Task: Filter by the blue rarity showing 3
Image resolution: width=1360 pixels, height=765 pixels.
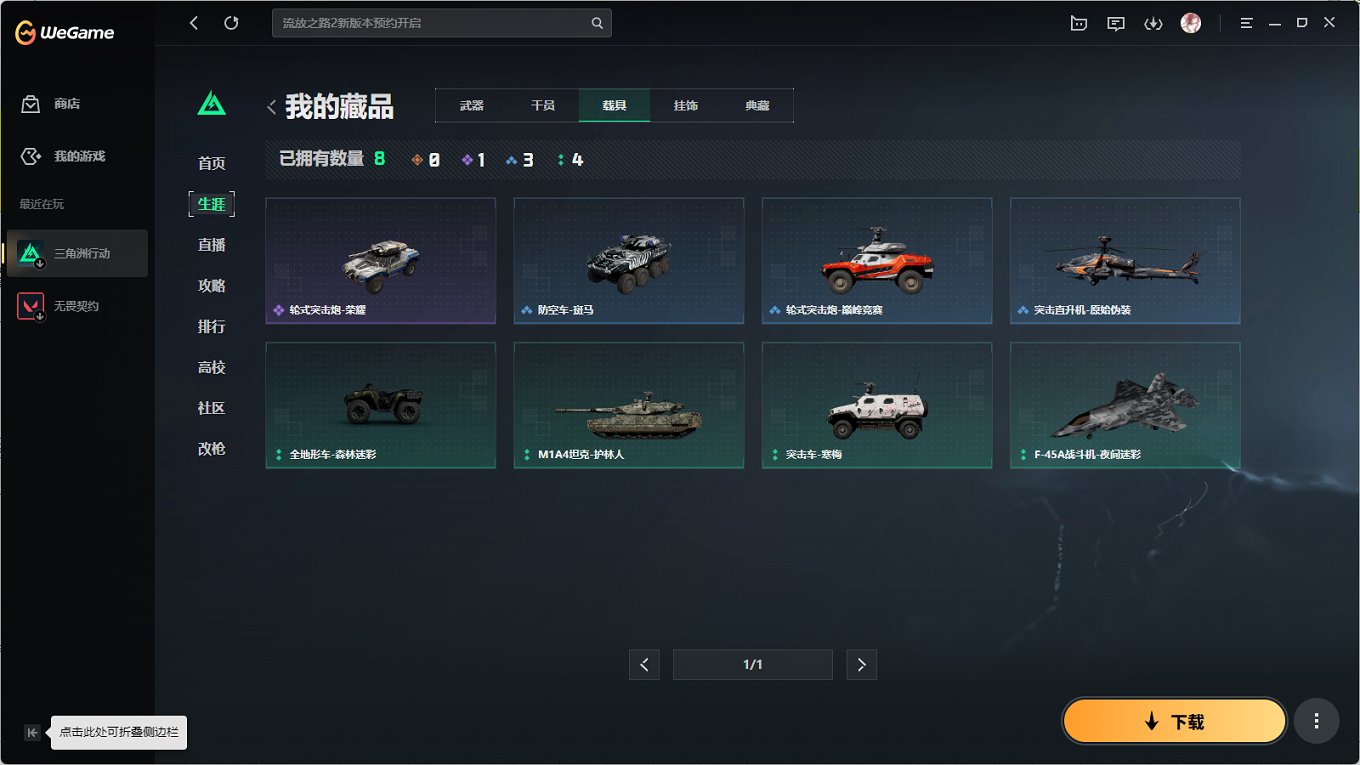Action: (x=520, y=158)
